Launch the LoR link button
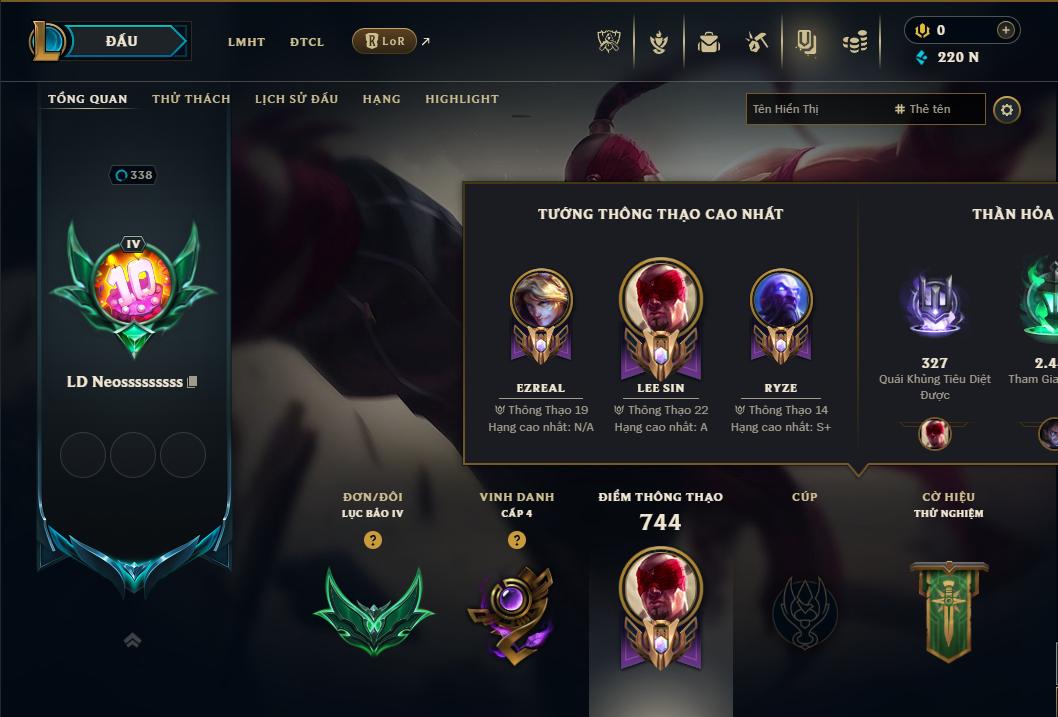 [x=384, y=41]
